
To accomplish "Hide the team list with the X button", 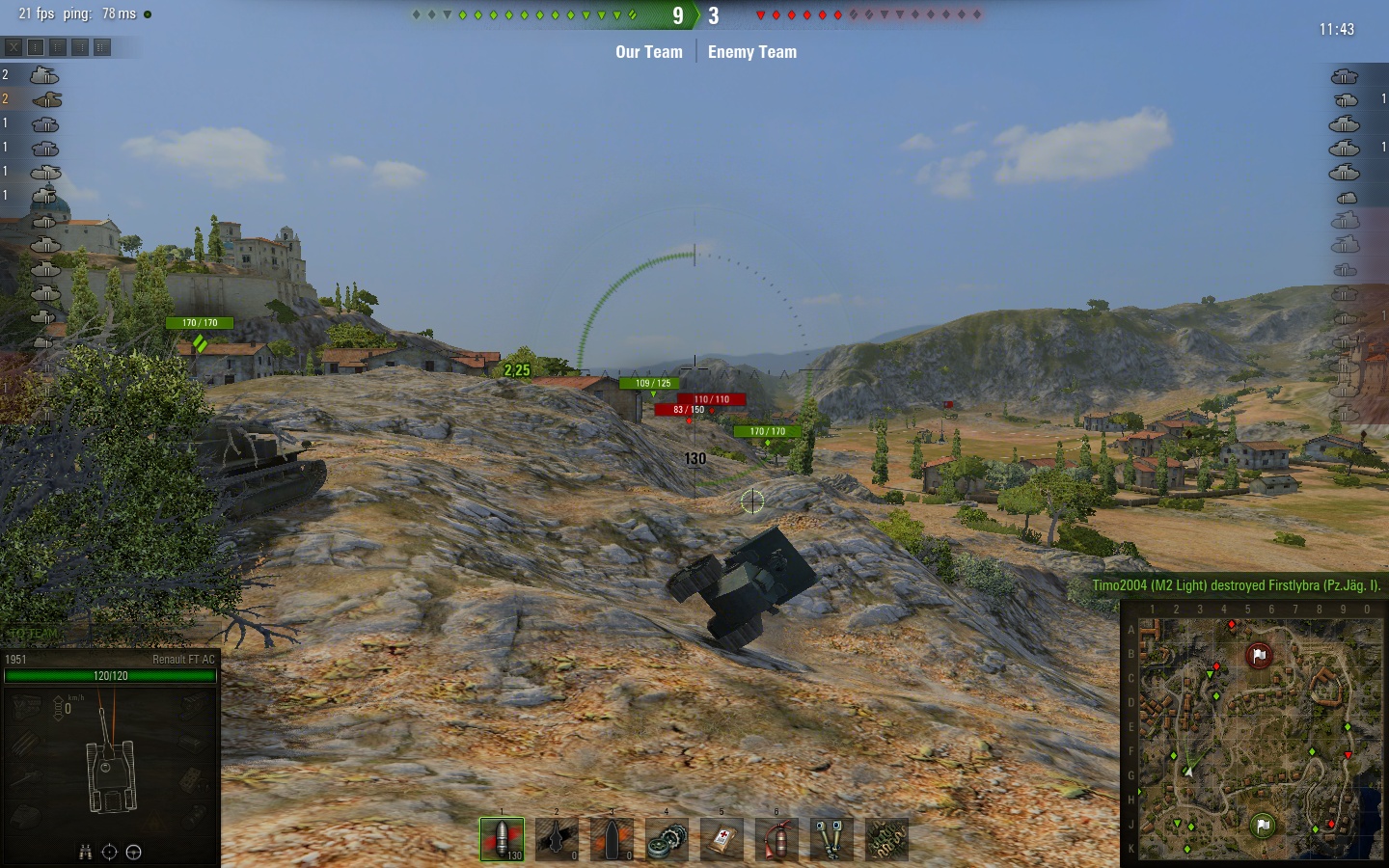I will 14,46.
